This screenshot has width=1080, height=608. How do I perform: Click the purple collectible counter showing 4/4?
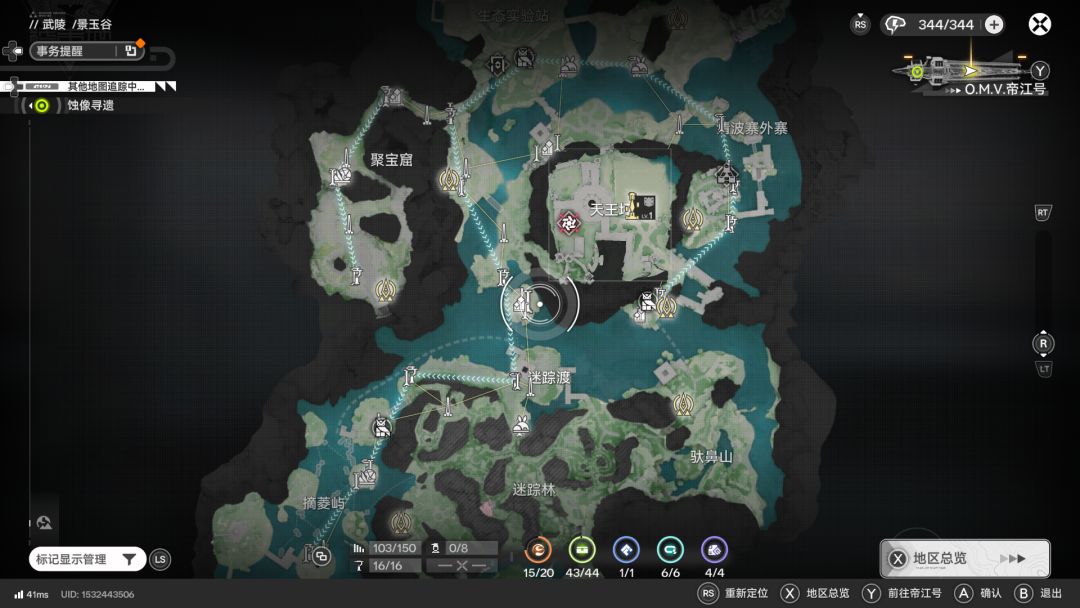[x=714, y=550]
